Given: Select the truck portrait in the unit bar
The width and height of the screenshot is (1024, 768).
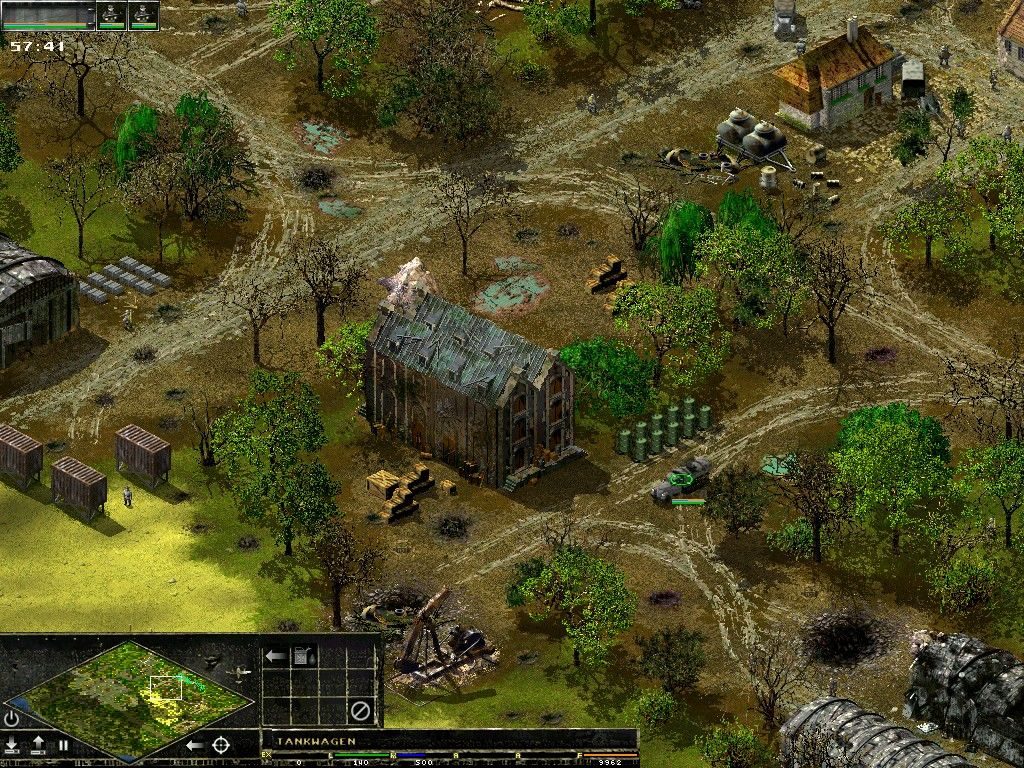Looking at the screenshot, I should pyautogui.click(x=48, y=15).
